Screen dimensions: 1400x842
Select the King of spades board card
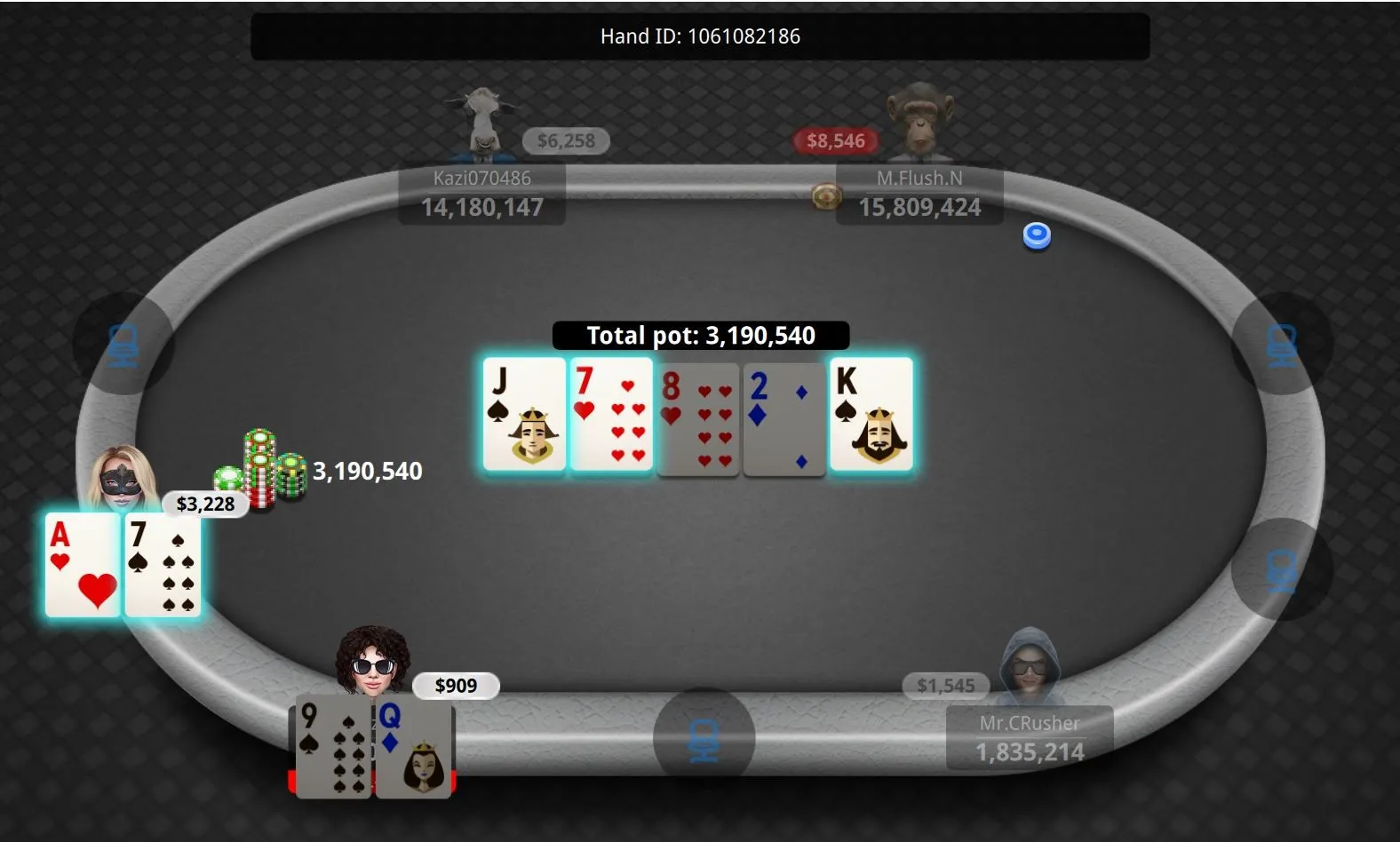point(871,414)
